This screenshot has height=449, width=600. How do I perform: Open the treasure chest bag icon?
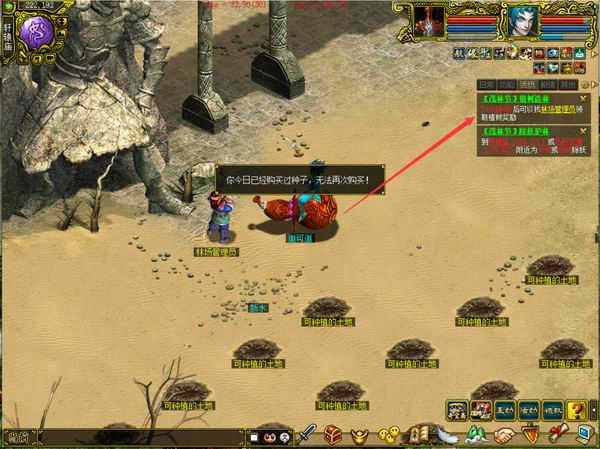tap(333, 435)
